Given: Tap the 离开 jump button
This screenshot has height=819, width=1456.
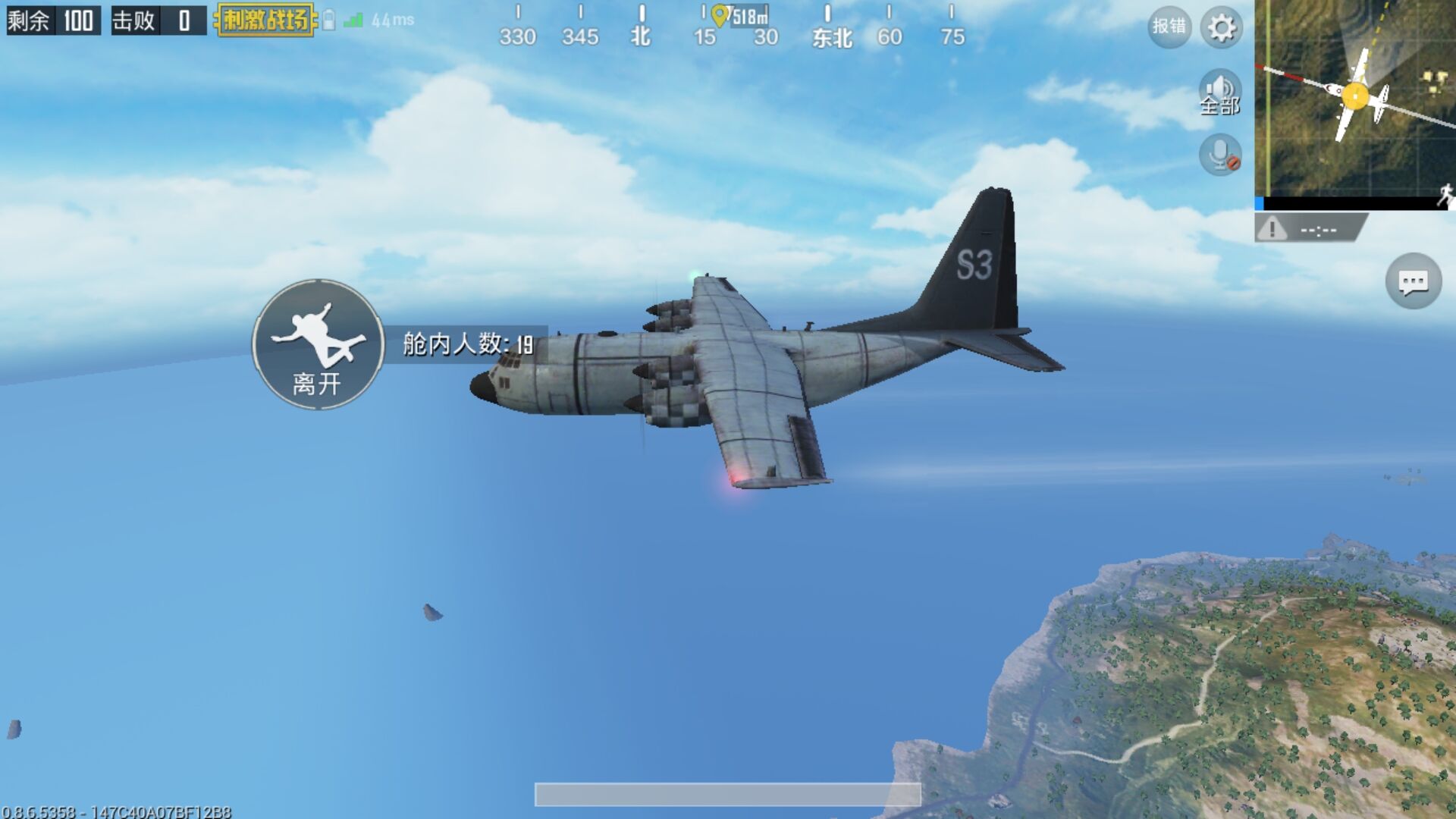Looking at the screenshot, I should point(318,345).
